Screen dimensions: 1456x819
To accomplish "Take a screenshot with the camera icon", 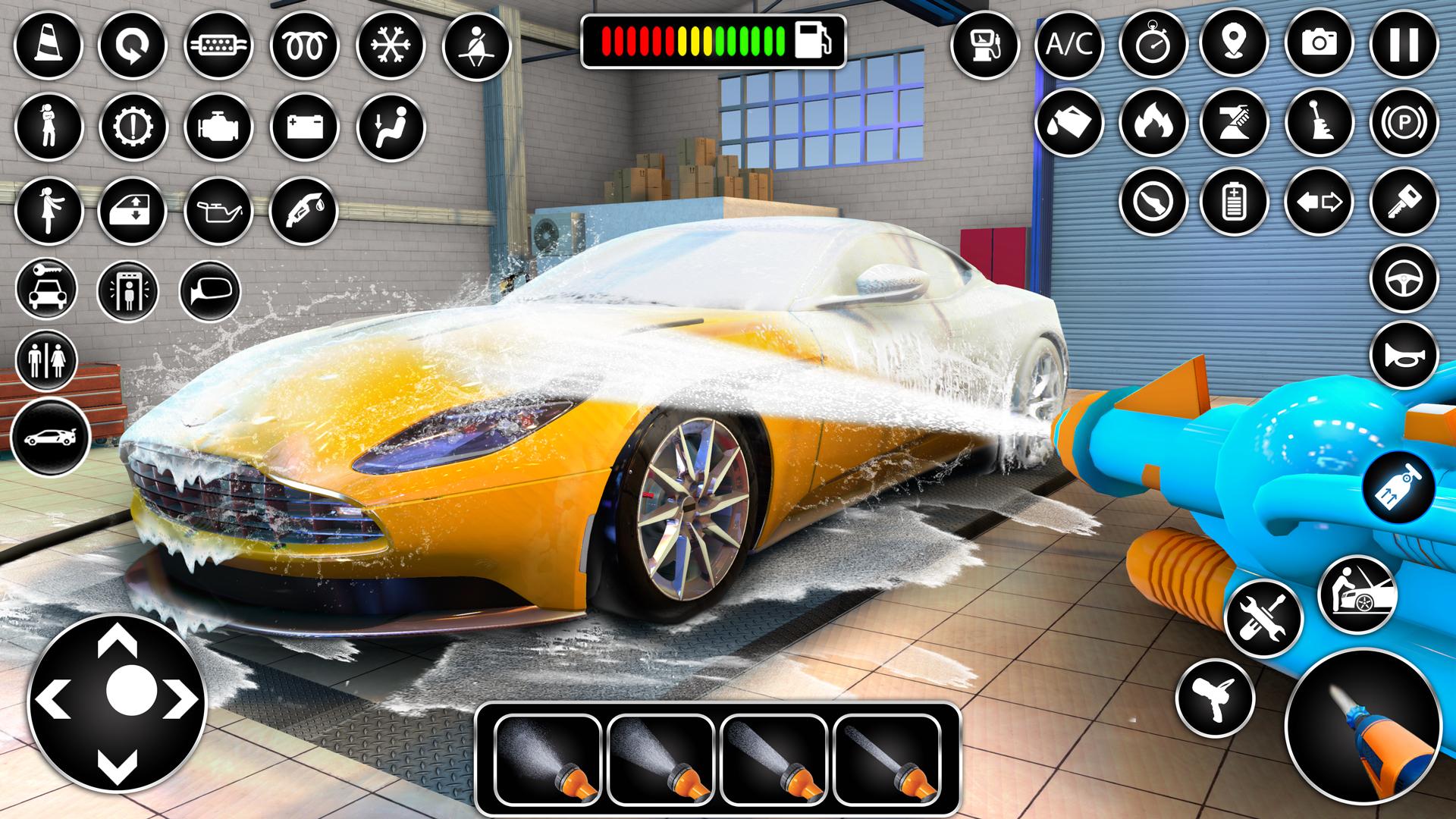I will (x=1319, y=43).
